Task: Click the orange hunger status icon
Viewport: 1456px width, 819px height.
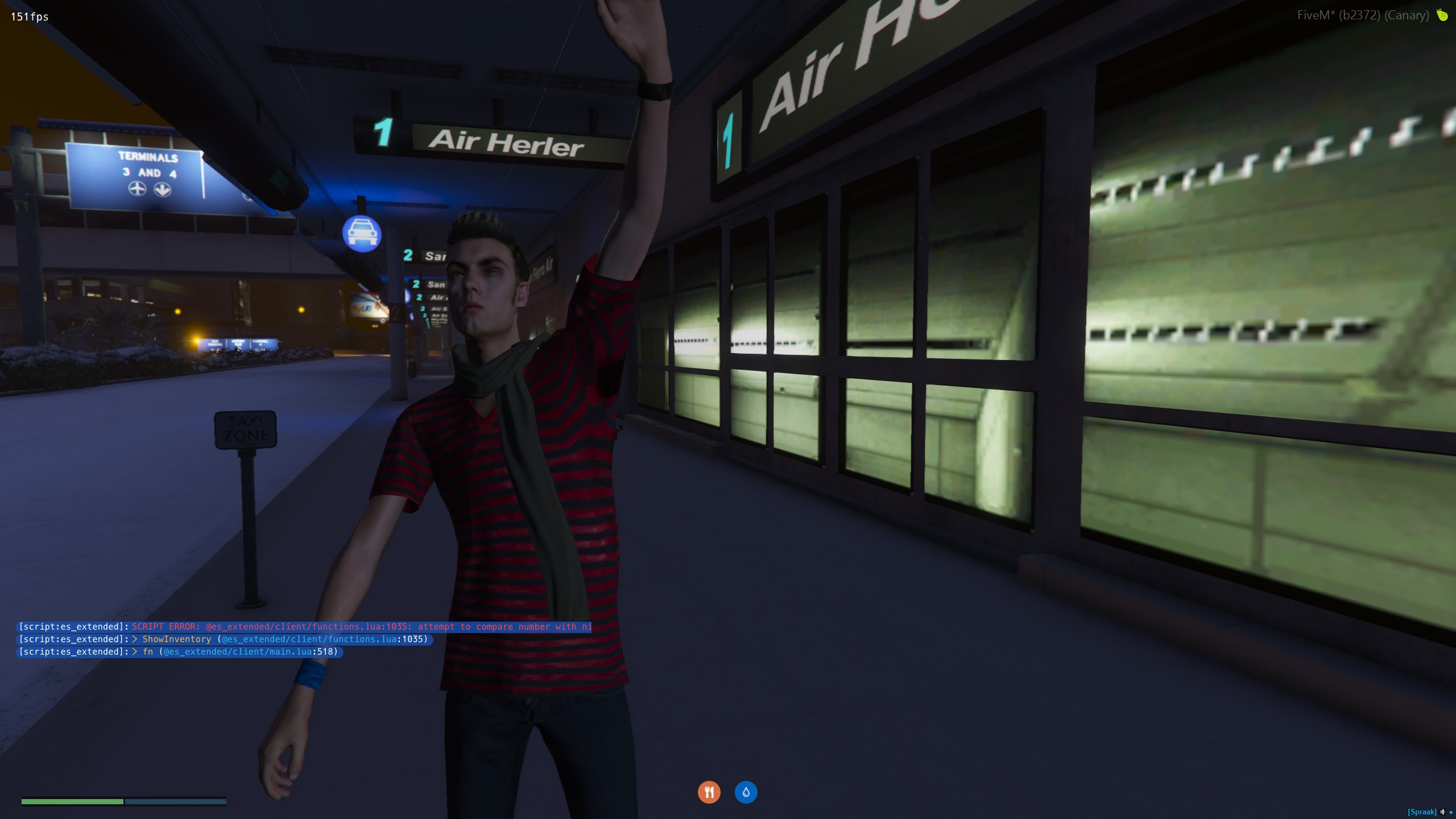Action: 709,792
